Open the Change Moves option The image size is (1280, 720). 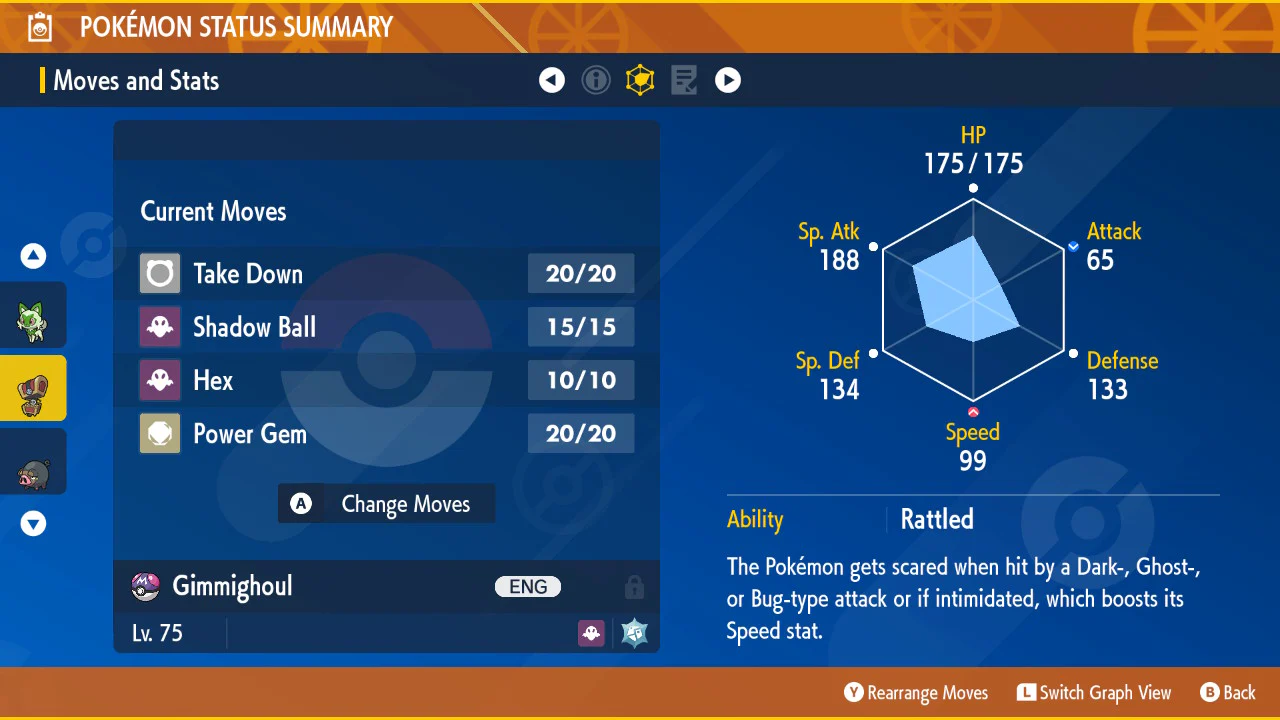click(x=386, y=504)
